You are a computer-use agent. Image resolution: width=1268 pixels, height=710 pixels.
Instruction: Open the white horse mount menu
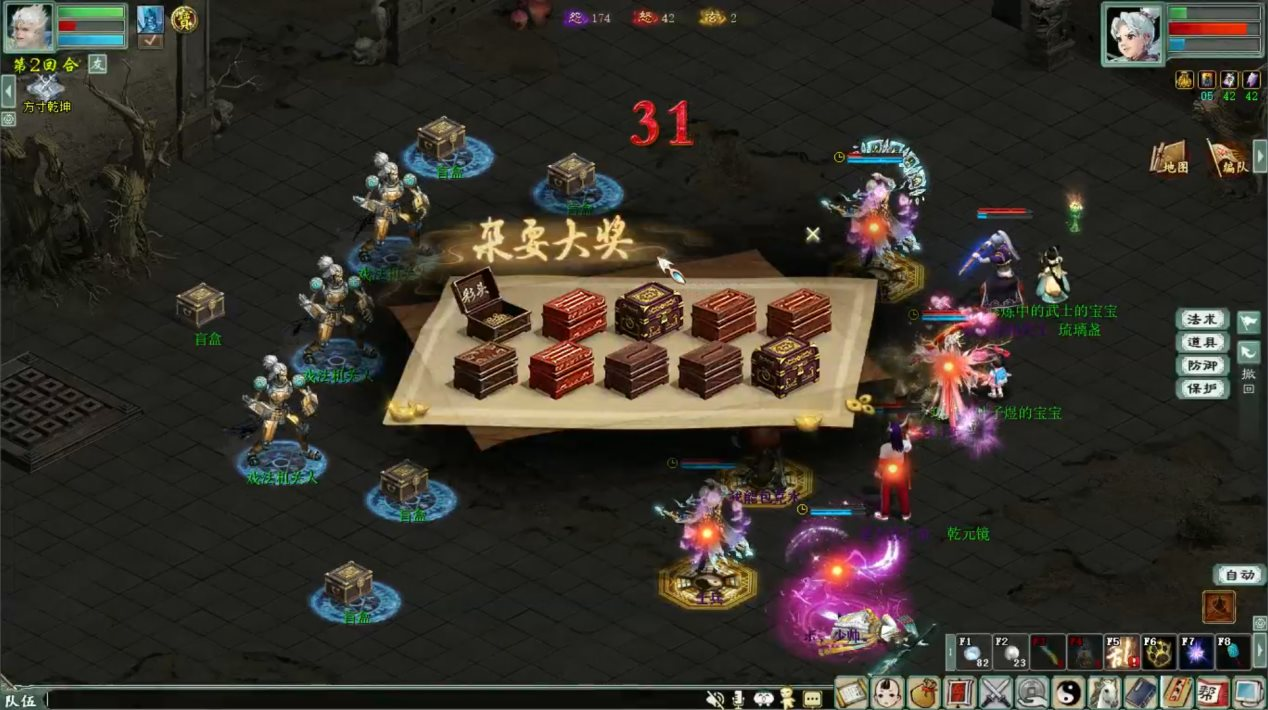[x=1104, y=692]
